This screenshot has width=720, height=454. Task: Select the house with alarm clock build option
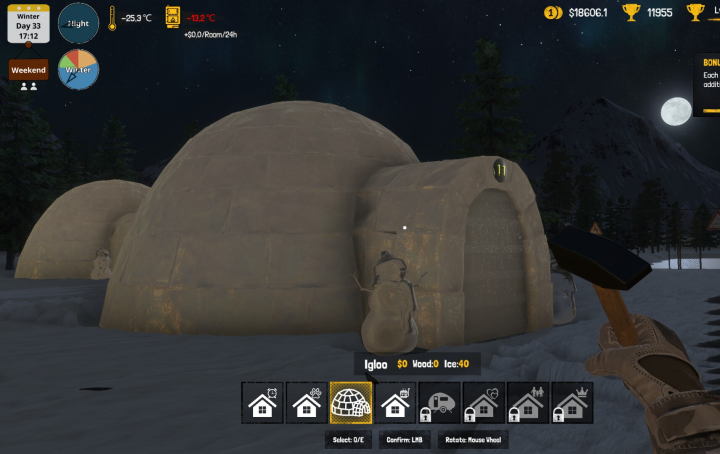pyautogui.click(x=263, y=402)
